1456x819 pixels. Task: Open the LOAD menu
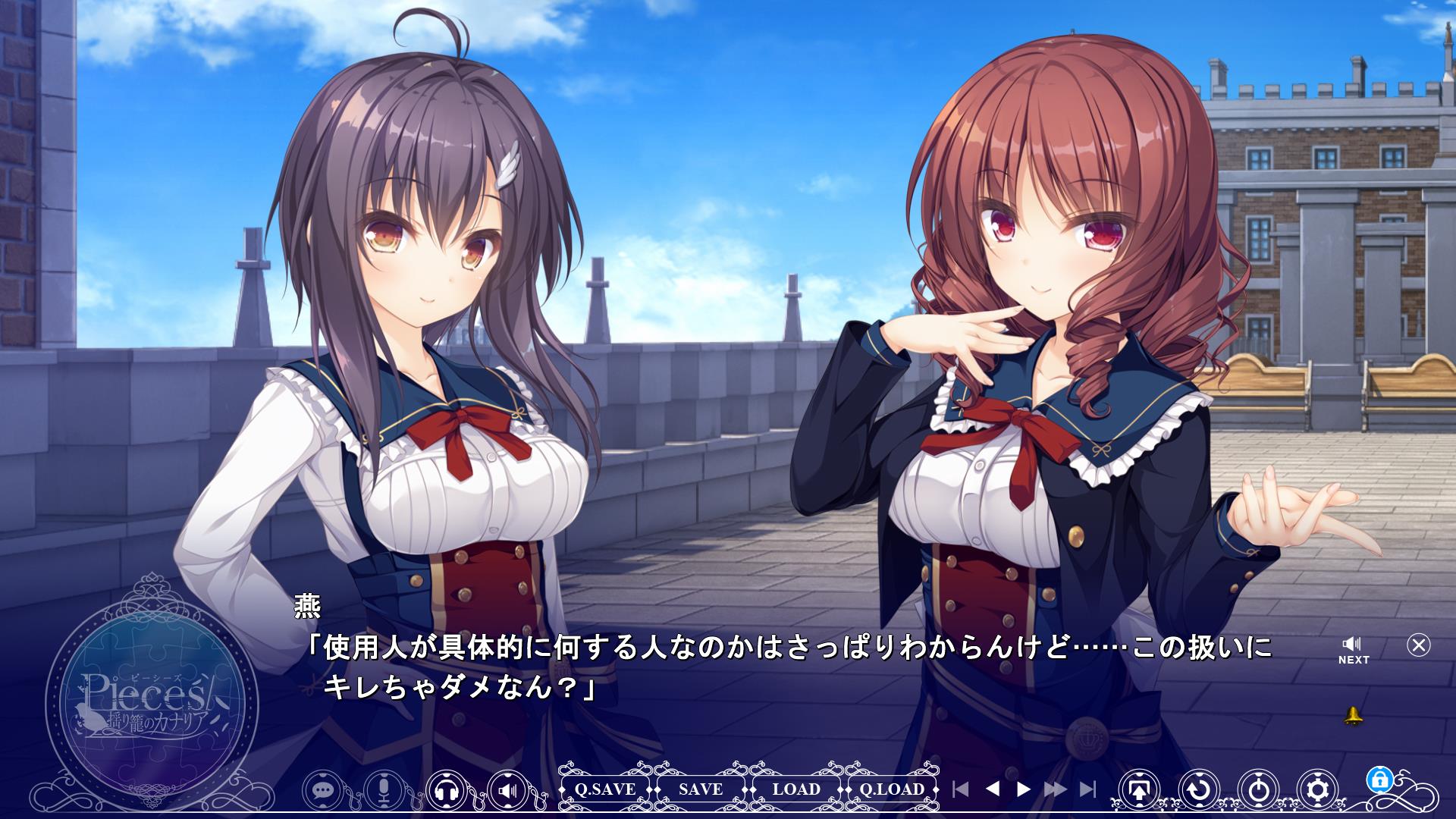[x=796, y=789]
